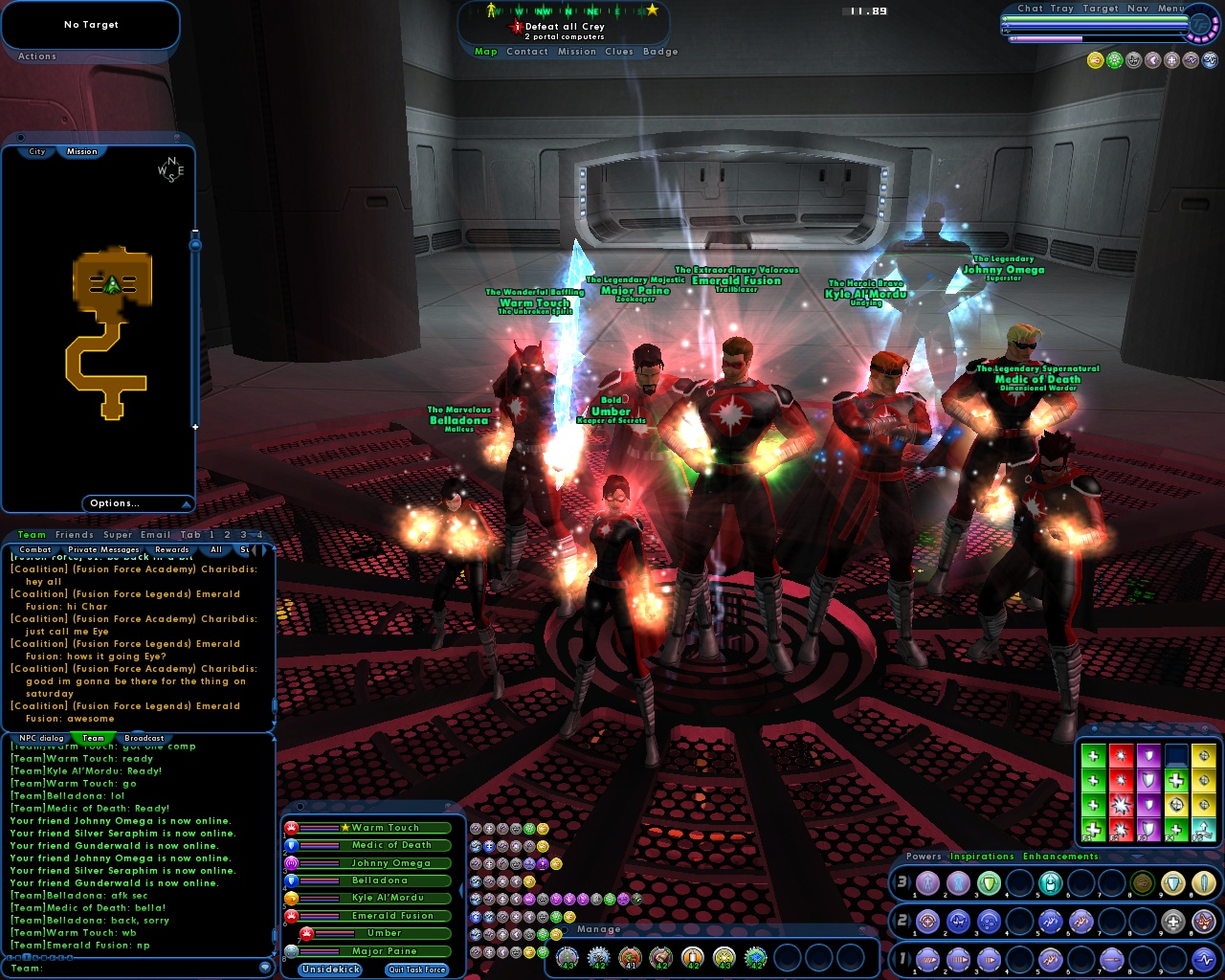
Task: Open the minimap Options menu
Action: point(115,503)
